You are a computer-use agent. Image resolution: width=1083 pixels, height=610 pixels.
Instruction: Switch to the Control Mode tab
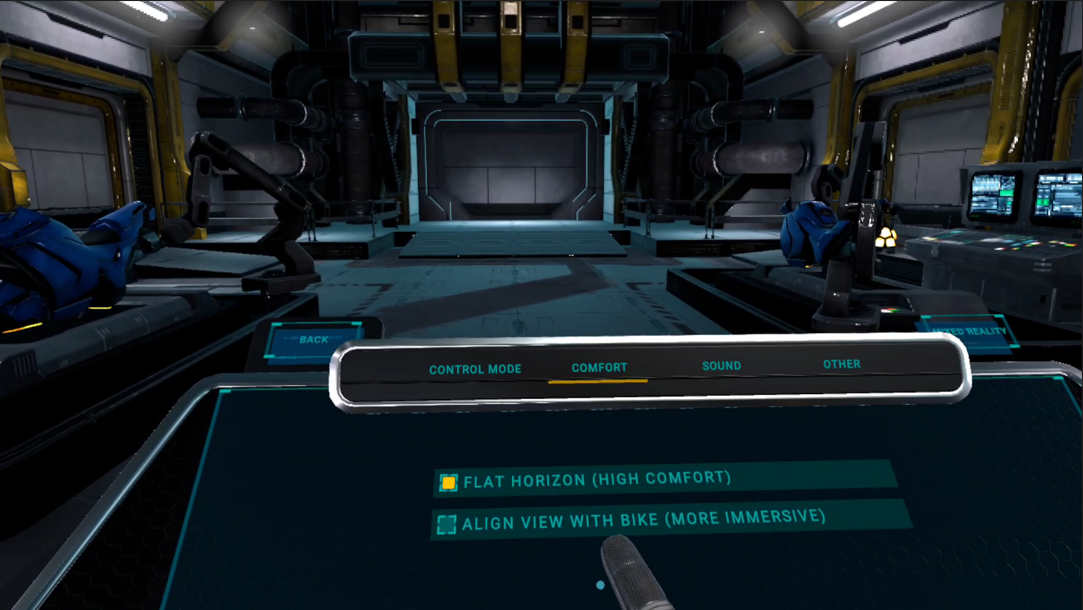click(x=475, y=369)
